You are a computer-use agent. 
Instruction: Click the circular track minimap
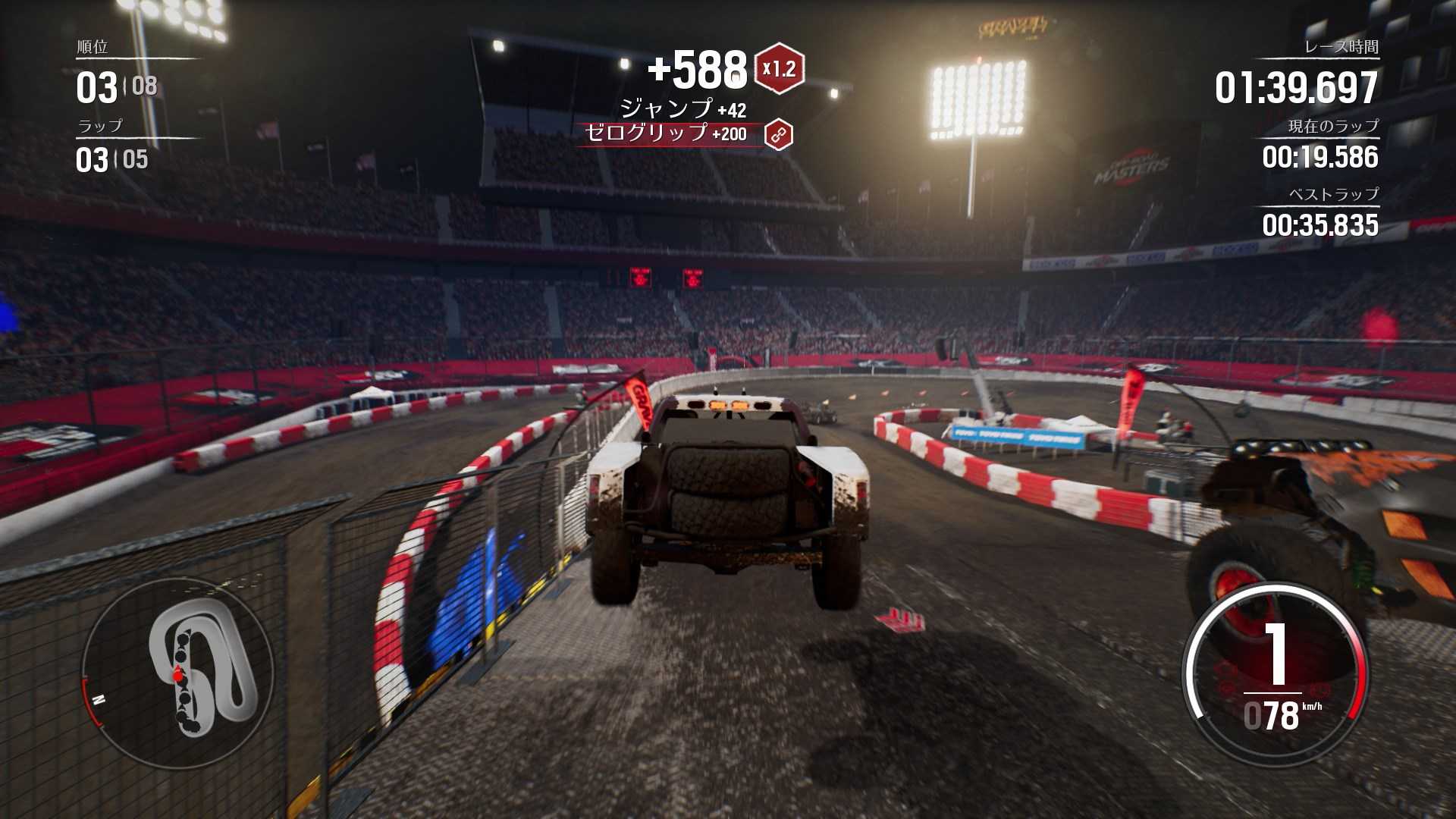(x=179, y=673)
